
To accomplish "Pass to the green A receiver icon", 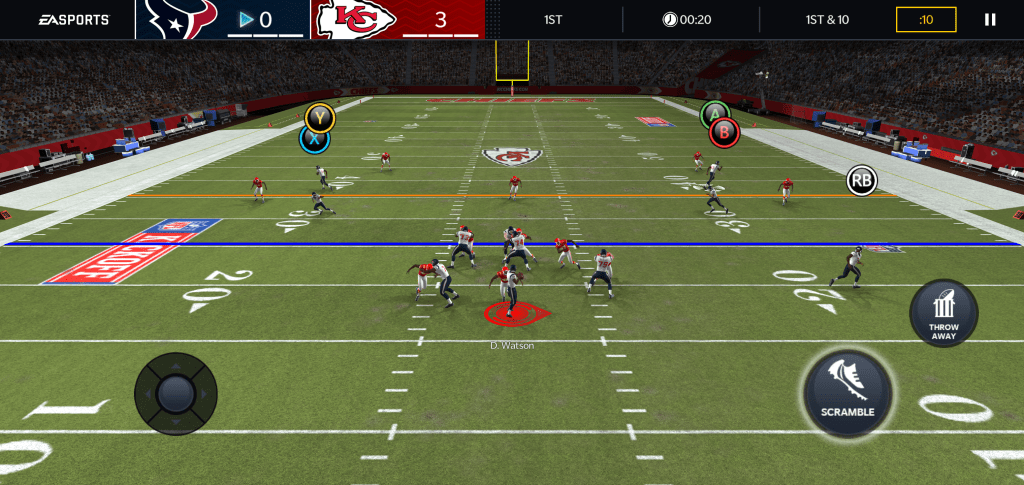I will [x=713, y=114].
